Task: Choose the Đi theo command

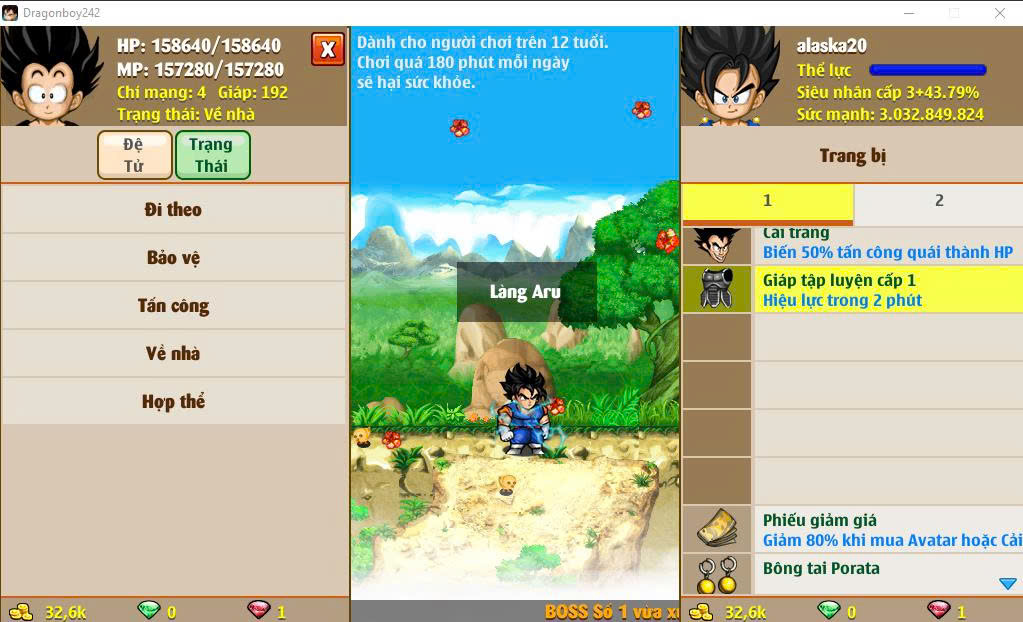Action: point(173,210)
